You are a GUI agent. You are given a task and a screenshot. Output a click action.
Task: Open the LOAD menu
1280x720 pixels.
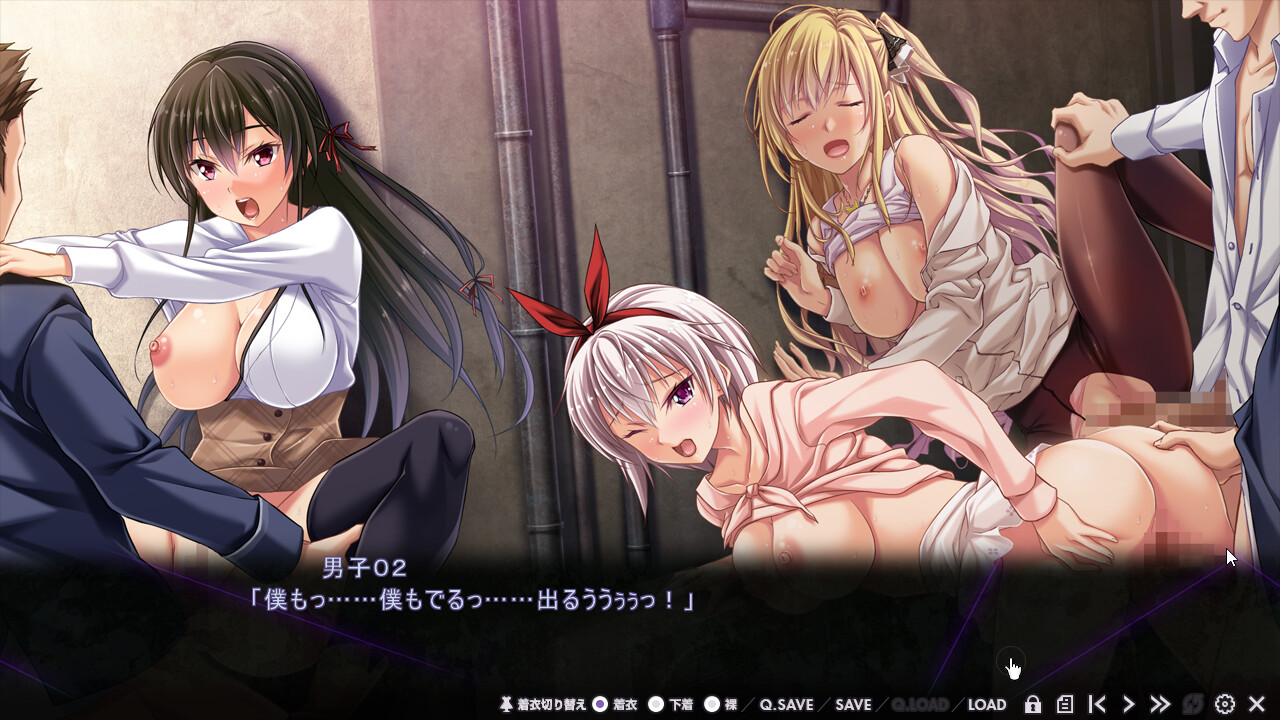(x=986, y=704)
